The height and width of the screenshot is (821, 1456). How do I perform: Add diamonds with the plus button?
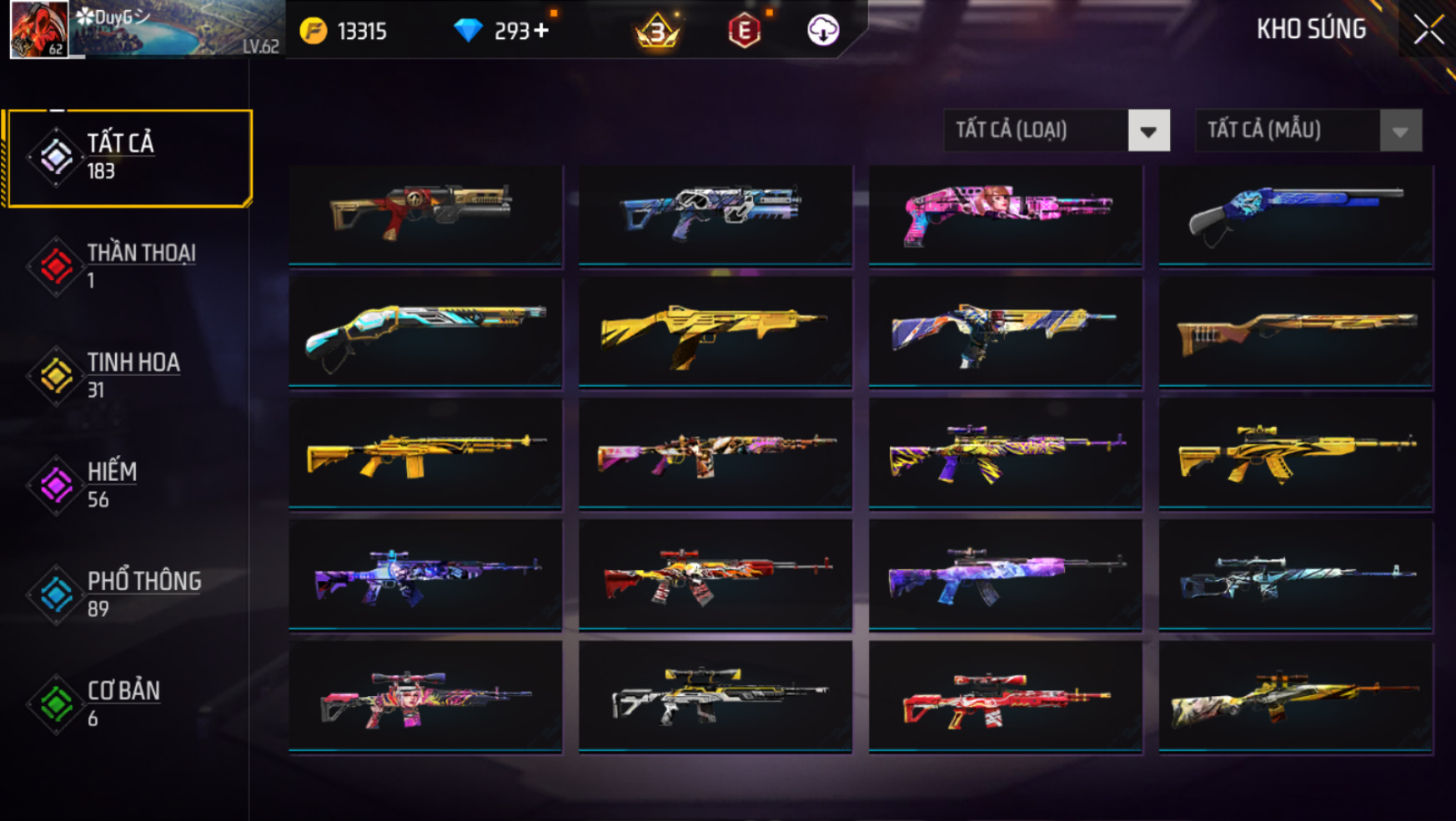(542, 31)
